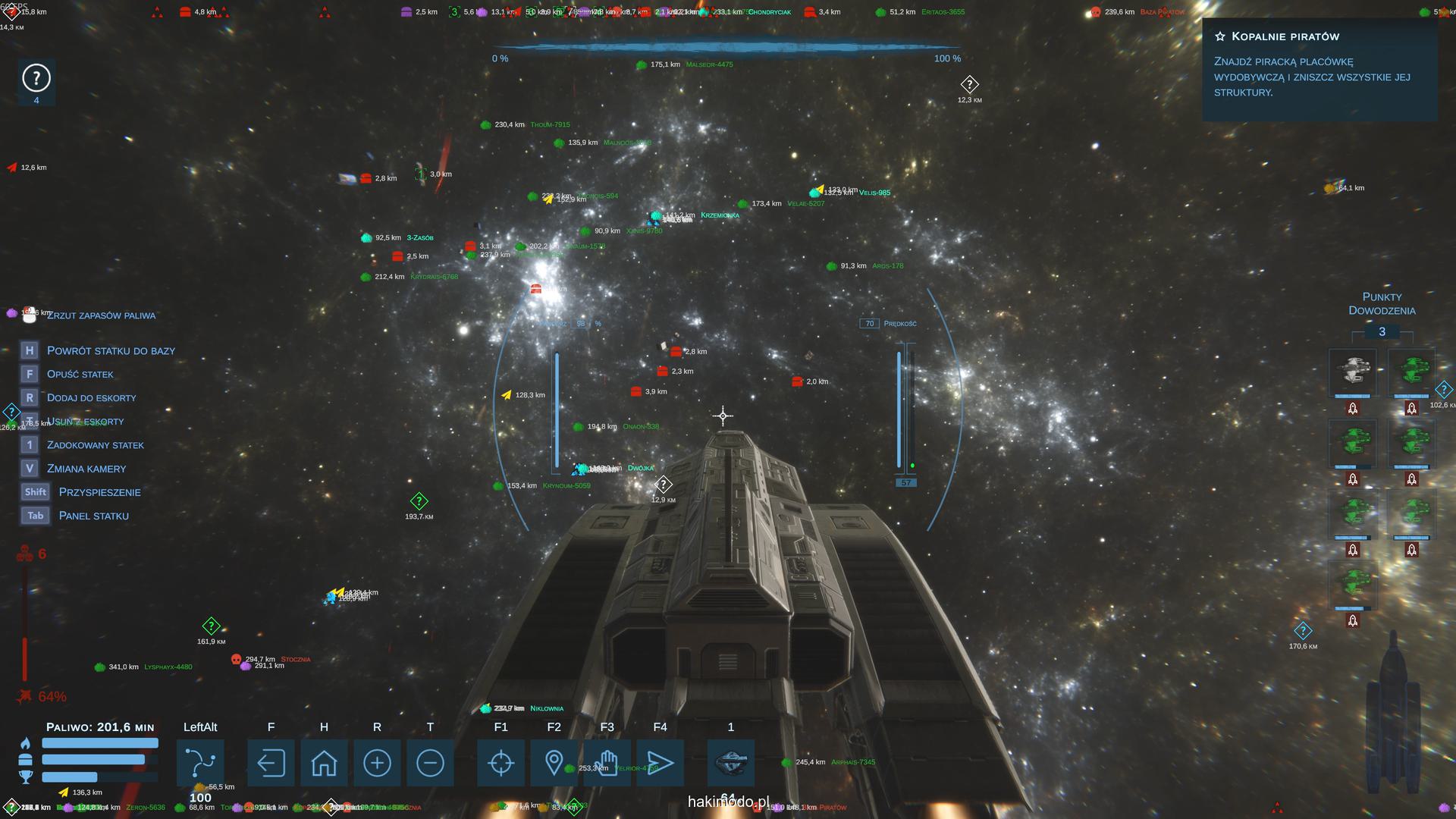The image size is (1456, 819).
Task: Add to escort with the plus button
Action: (377, 762)
